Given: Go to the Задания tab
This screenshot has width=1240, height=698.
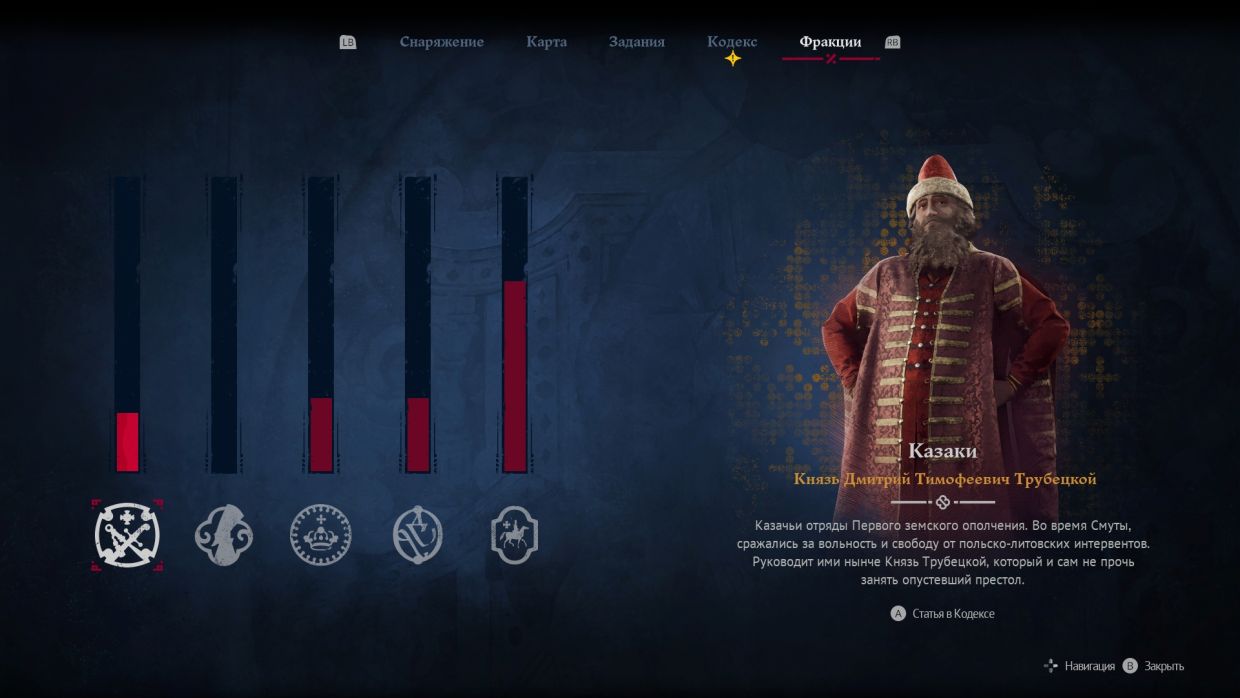Looking at the screenshot, I should (x=636, y=42).
